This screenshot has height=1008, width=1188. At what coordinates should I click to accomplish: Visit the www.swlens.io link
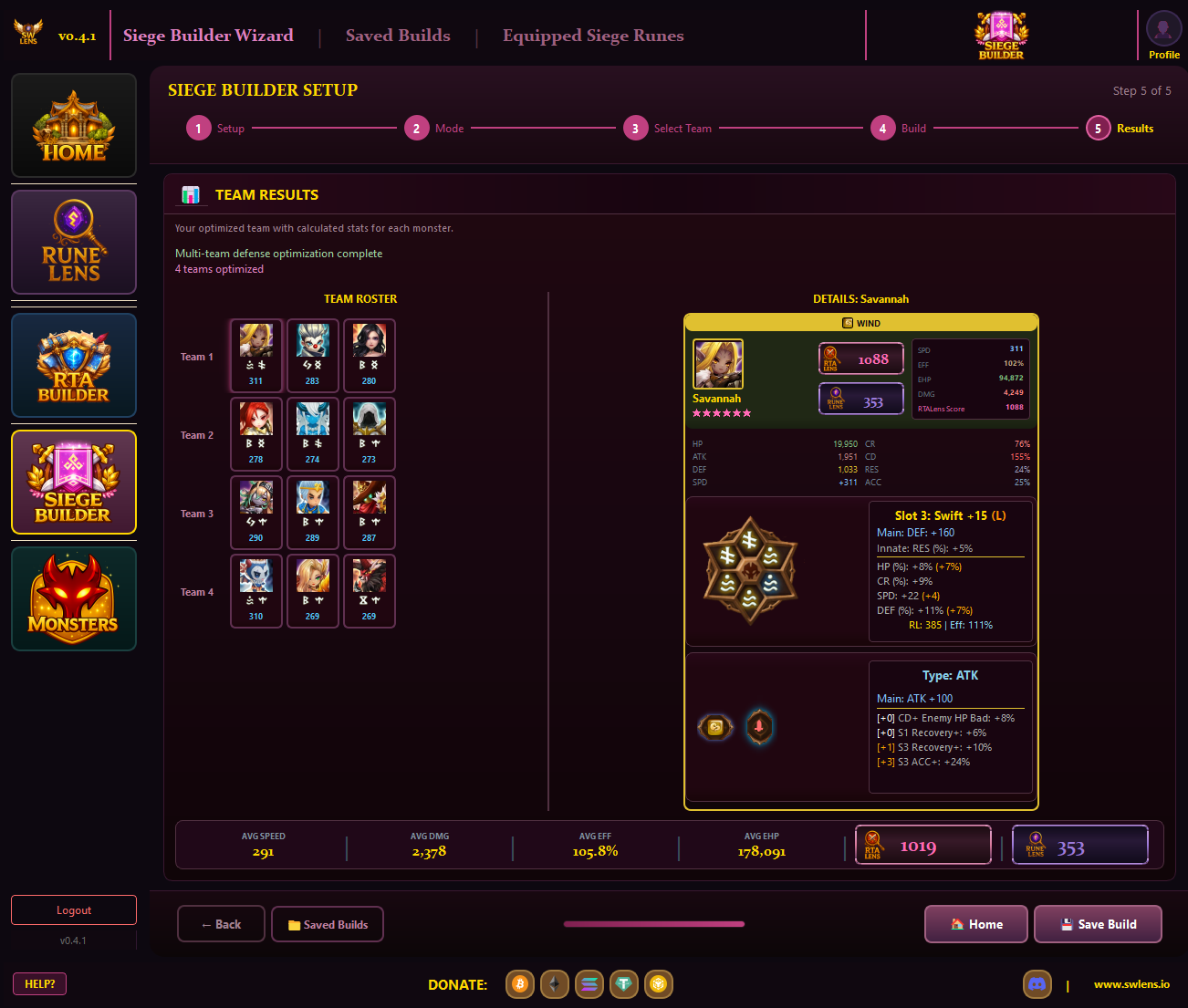[x=1131, y=984]
